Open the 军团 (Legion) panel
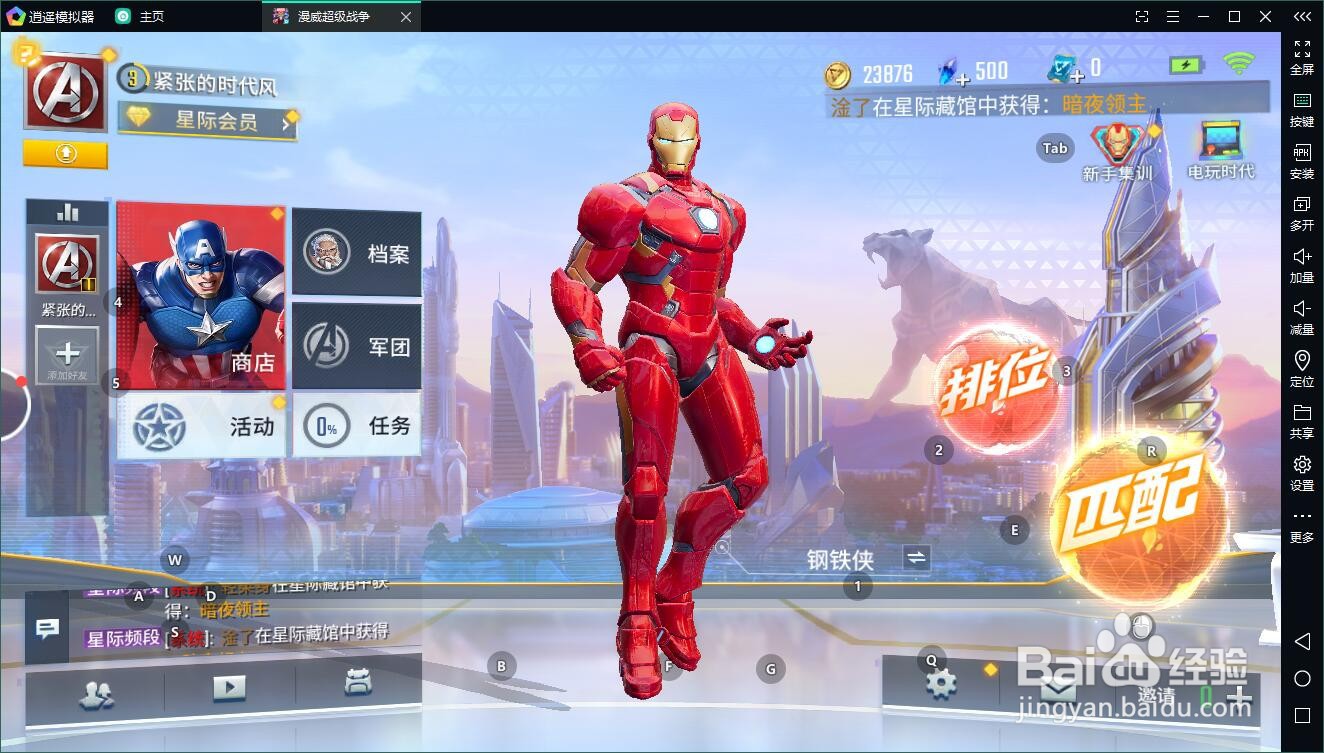Image resolution: width=1324 pixels, height=753 pixels. pyautogui.click(x=357, y=345)
